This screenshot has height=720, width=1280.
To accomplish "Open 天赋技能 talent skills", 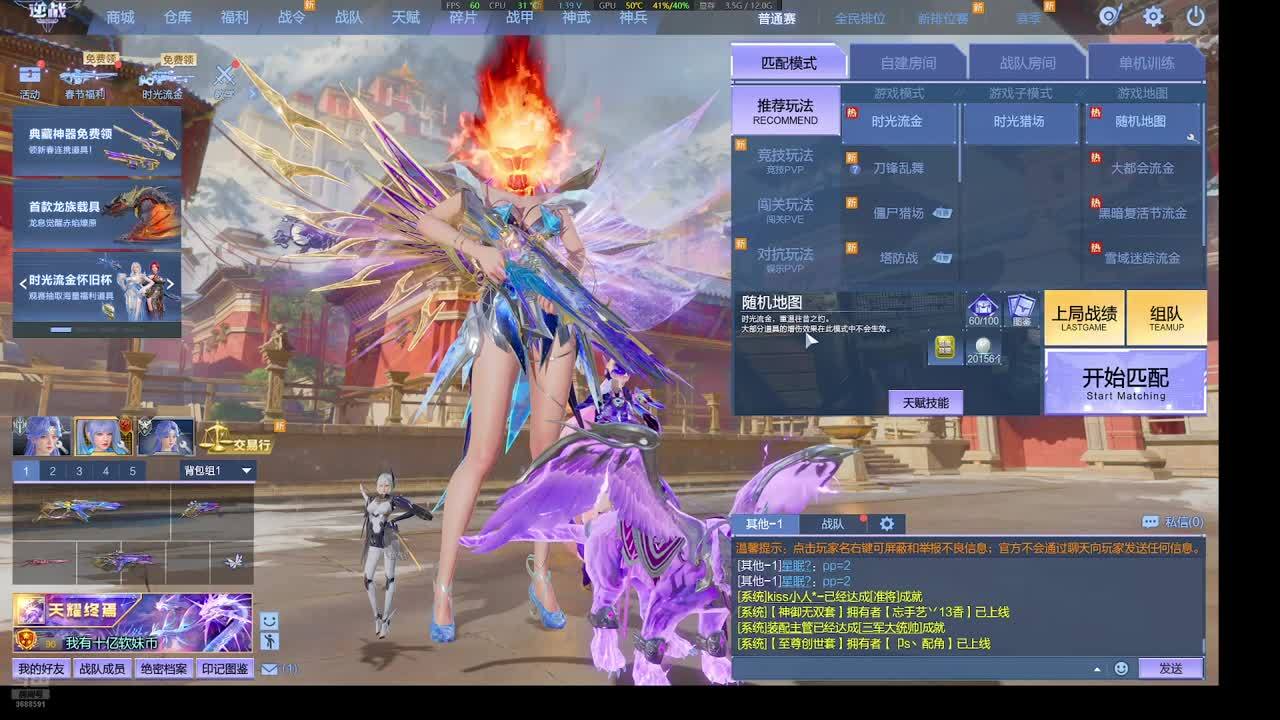I will tap(925, 402).
